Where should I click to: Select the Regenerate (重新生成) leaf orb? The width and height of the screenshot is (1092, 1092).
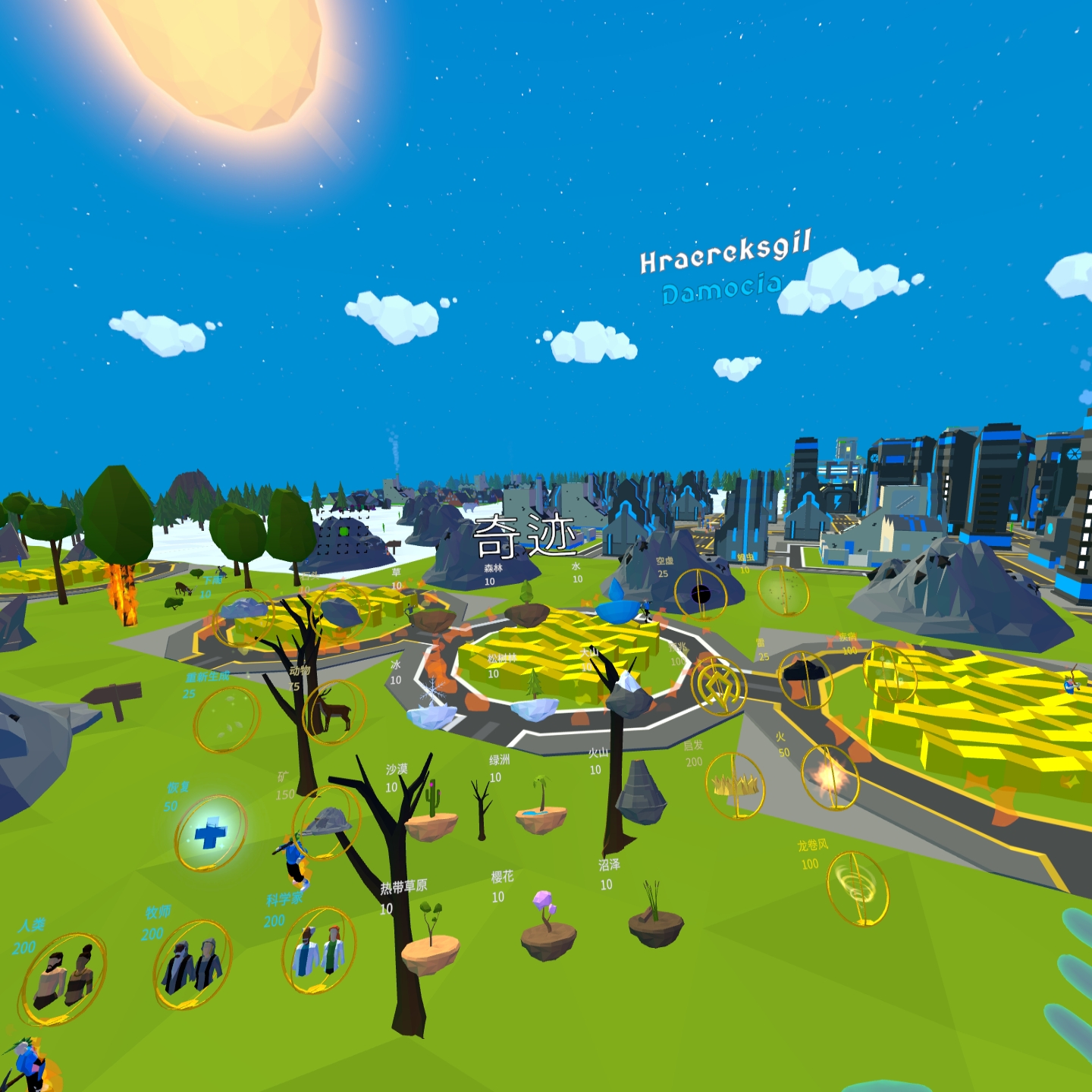[226, 719]
